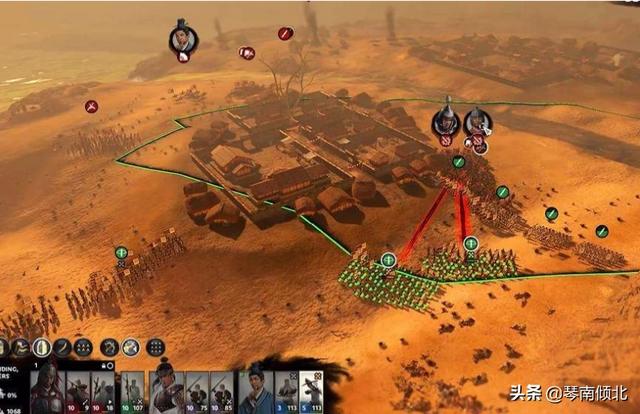Select the green banner above the far-left infantry
The image size is (640, 414).
click(x=121, y=253)
